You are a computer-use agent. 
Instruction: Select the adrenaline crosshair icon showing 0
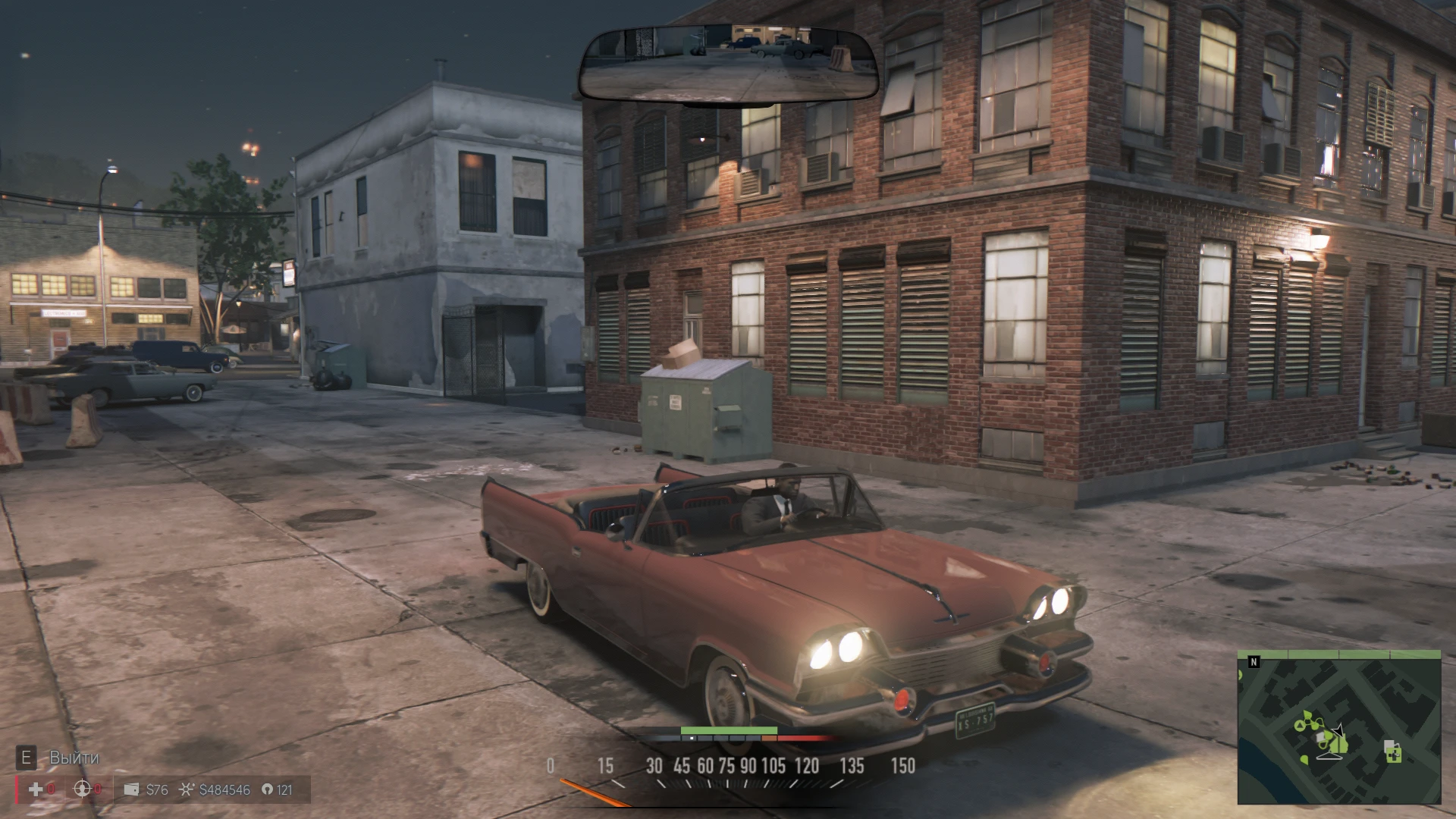pyautogui.click(x=81, y=789)
